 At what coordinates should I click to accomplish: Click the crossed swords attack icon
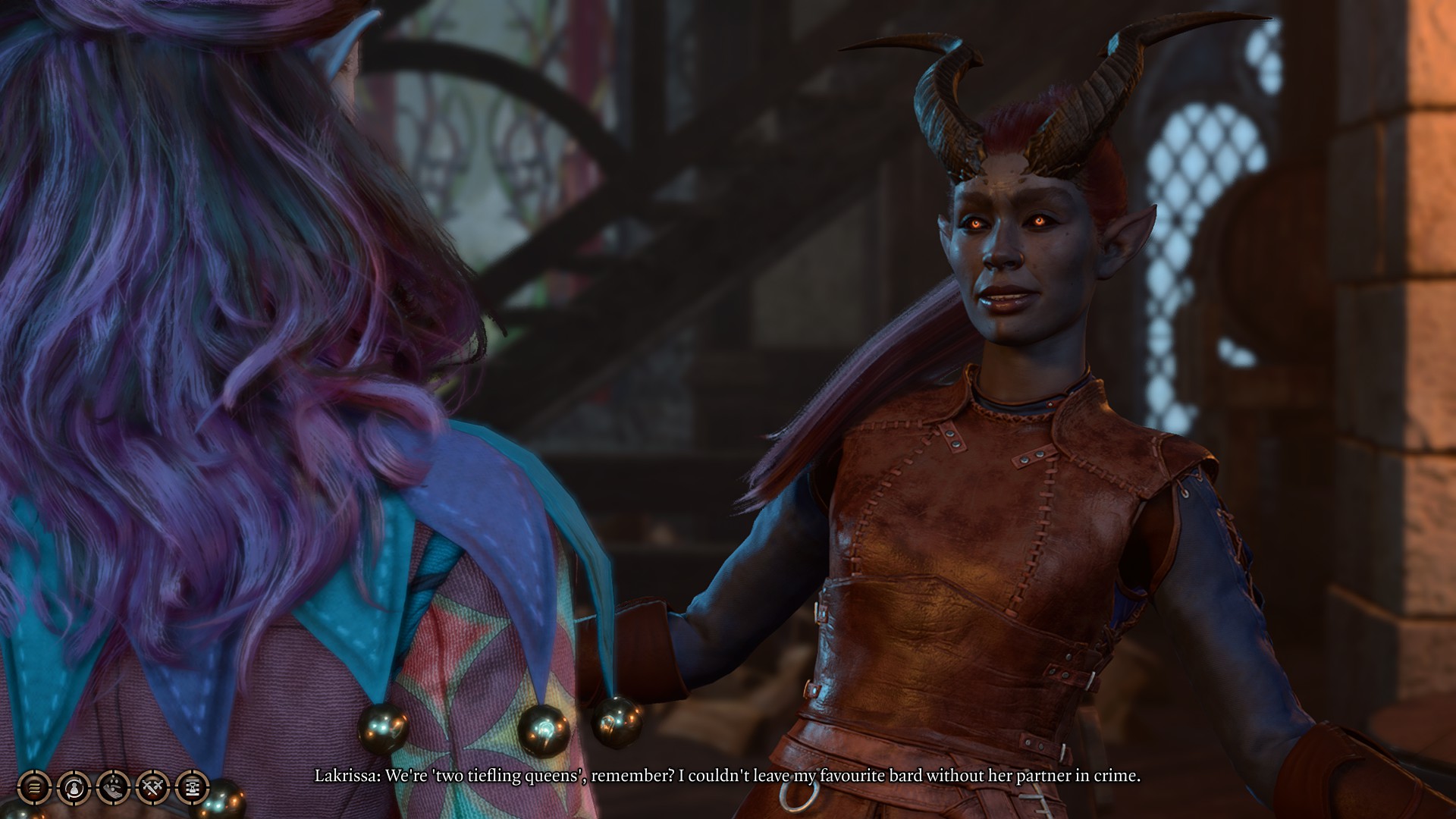pyautogui.click(x=153, y=789)
